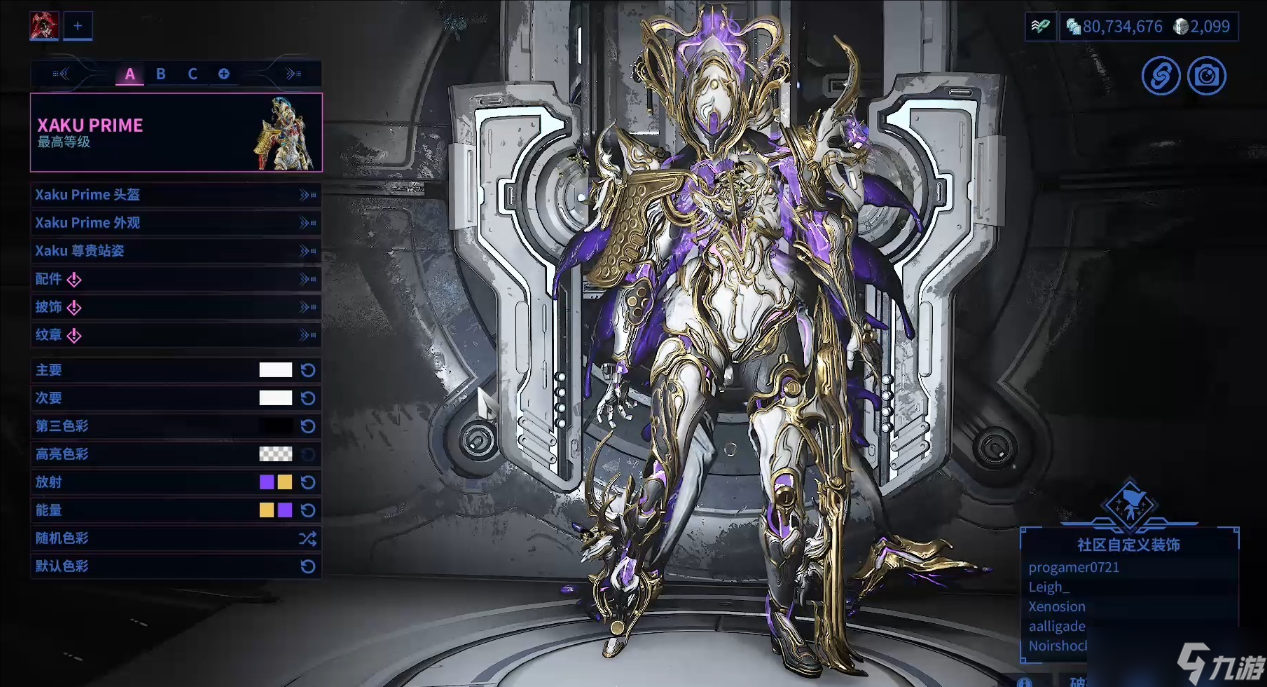Choose the Xaku 尊贵站姿 animation entry

tap(175, 251)
